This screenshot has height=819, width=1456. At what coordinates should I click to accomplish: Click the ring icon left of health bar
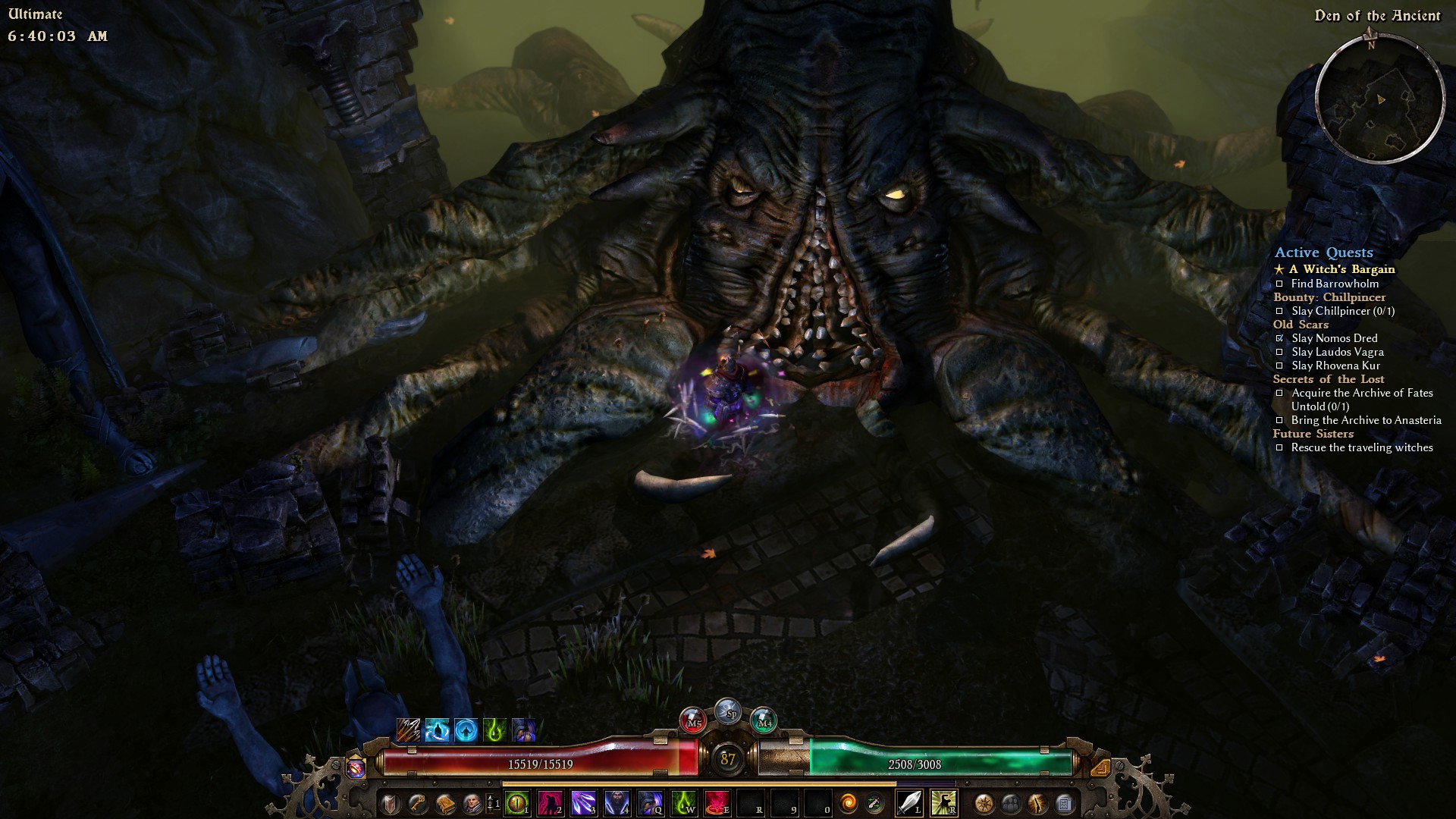tap(356, 767)
